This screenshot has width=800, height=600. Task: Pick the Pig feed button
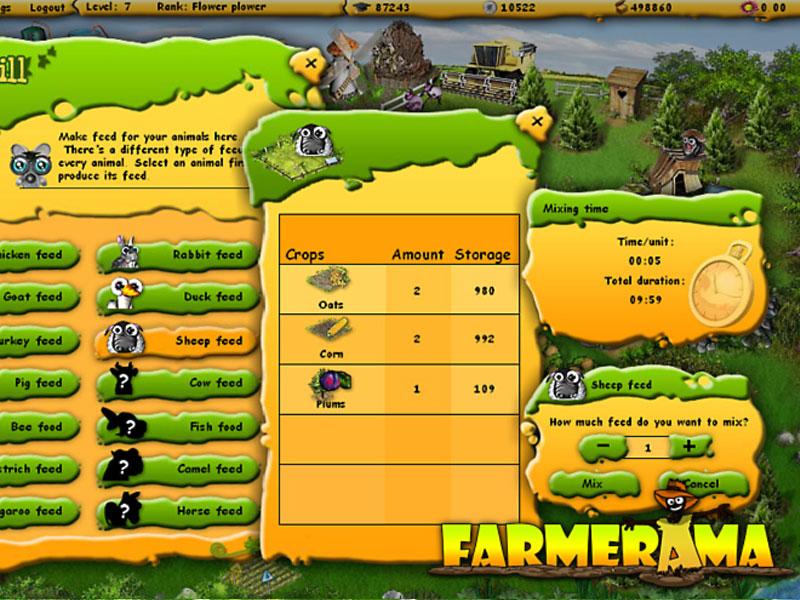click(36, 383)
